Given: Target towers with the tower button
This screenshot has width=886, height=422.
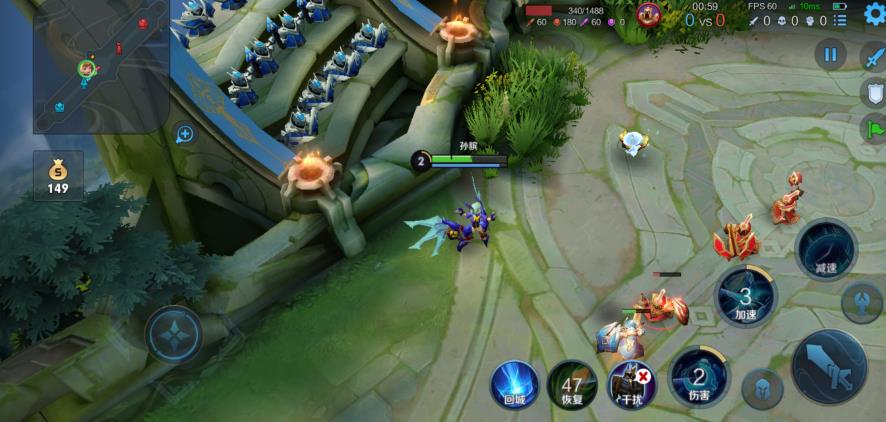Looking at the screenshot, I should click(861, 302).
